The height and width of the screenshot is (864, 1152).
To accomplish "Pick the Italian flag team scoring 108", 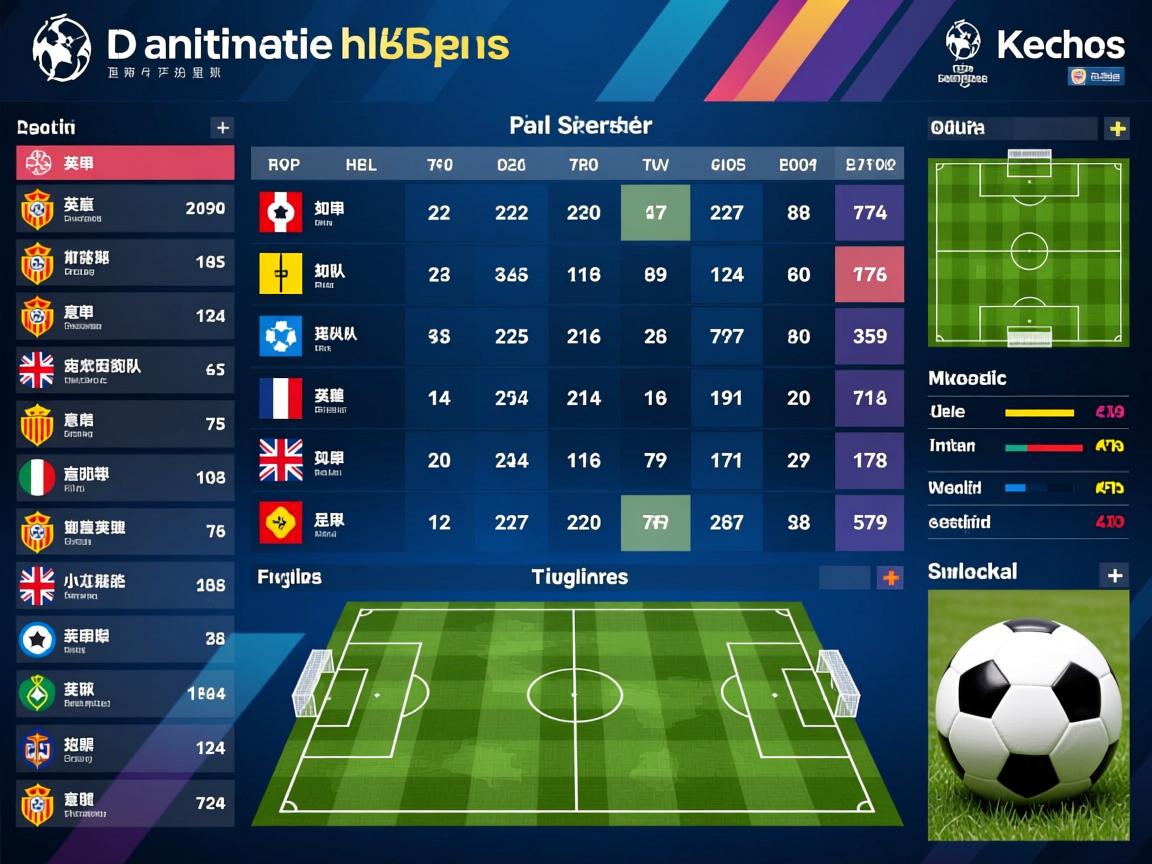I will (125, 478).
